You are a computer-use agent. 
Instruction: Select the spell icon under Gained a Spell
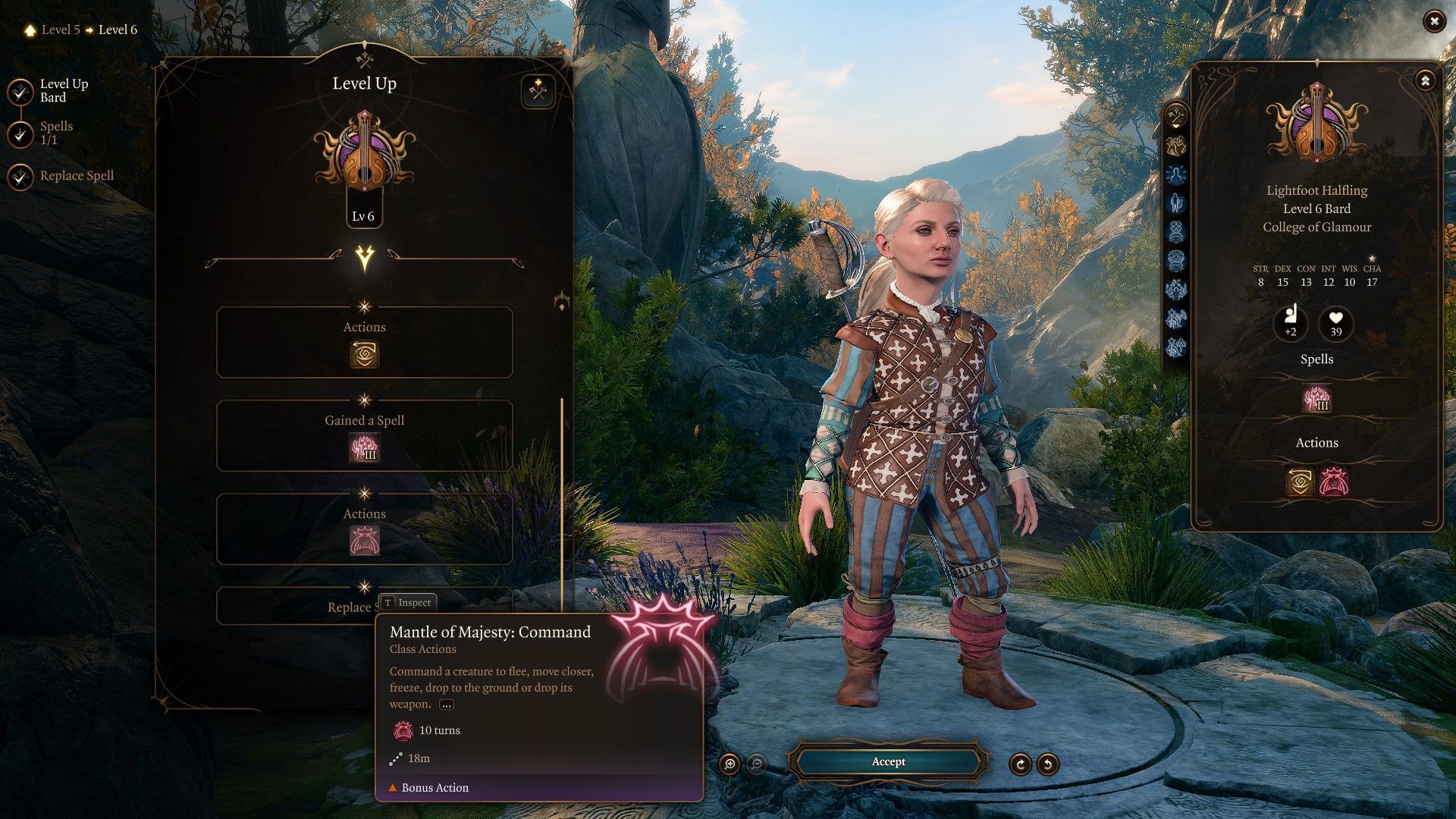[x=364, y=447]
